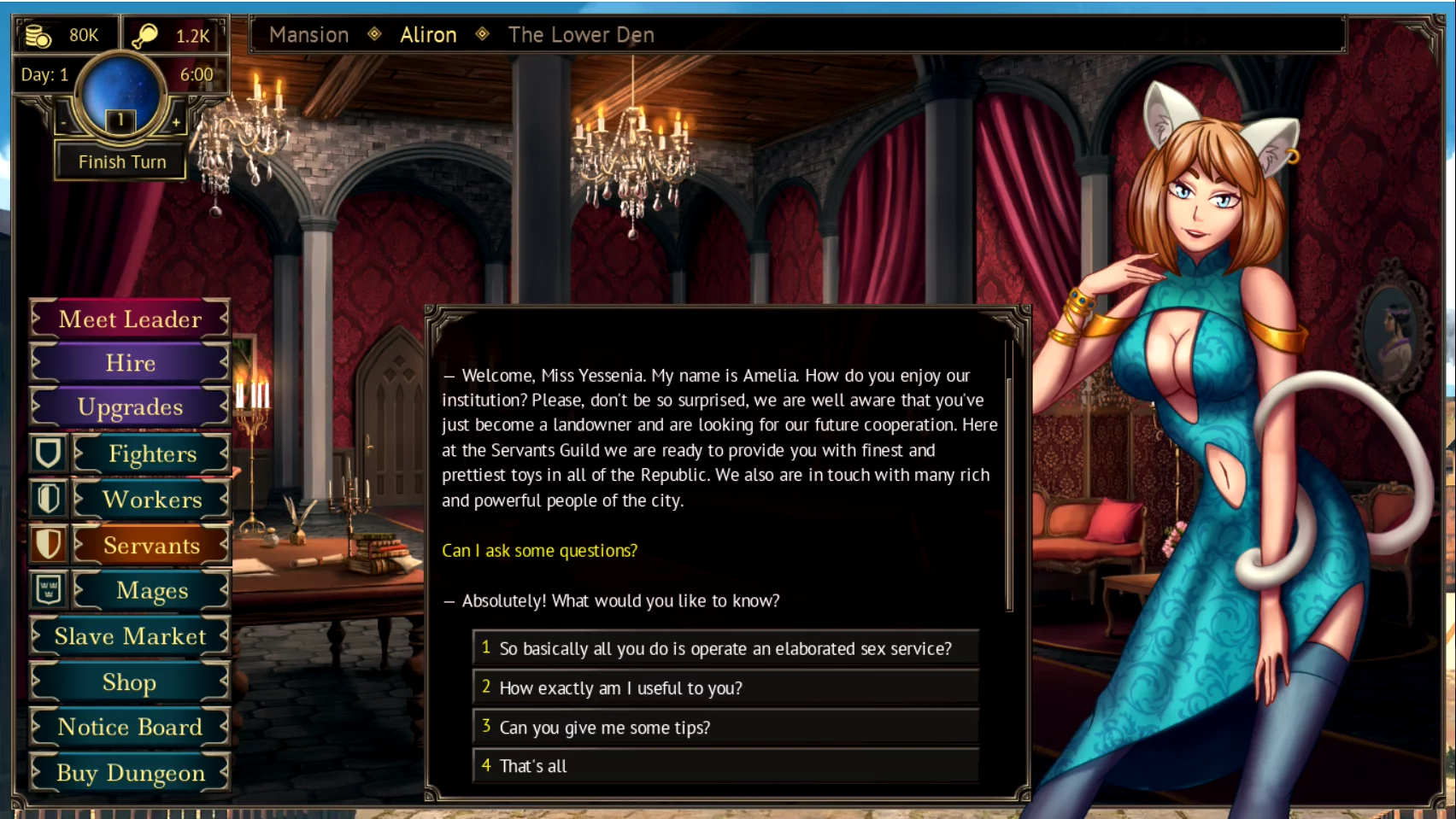Open the Upgrades menu
The image size is (1456, 819).
(130, 407)
